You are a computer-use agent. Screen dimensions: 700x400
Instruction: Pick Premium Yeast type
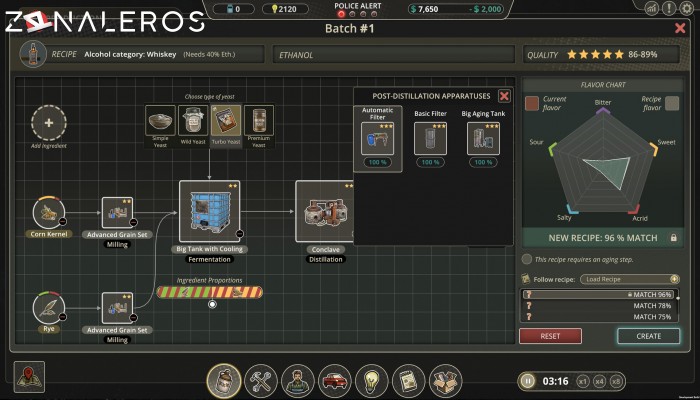point(259,122)
